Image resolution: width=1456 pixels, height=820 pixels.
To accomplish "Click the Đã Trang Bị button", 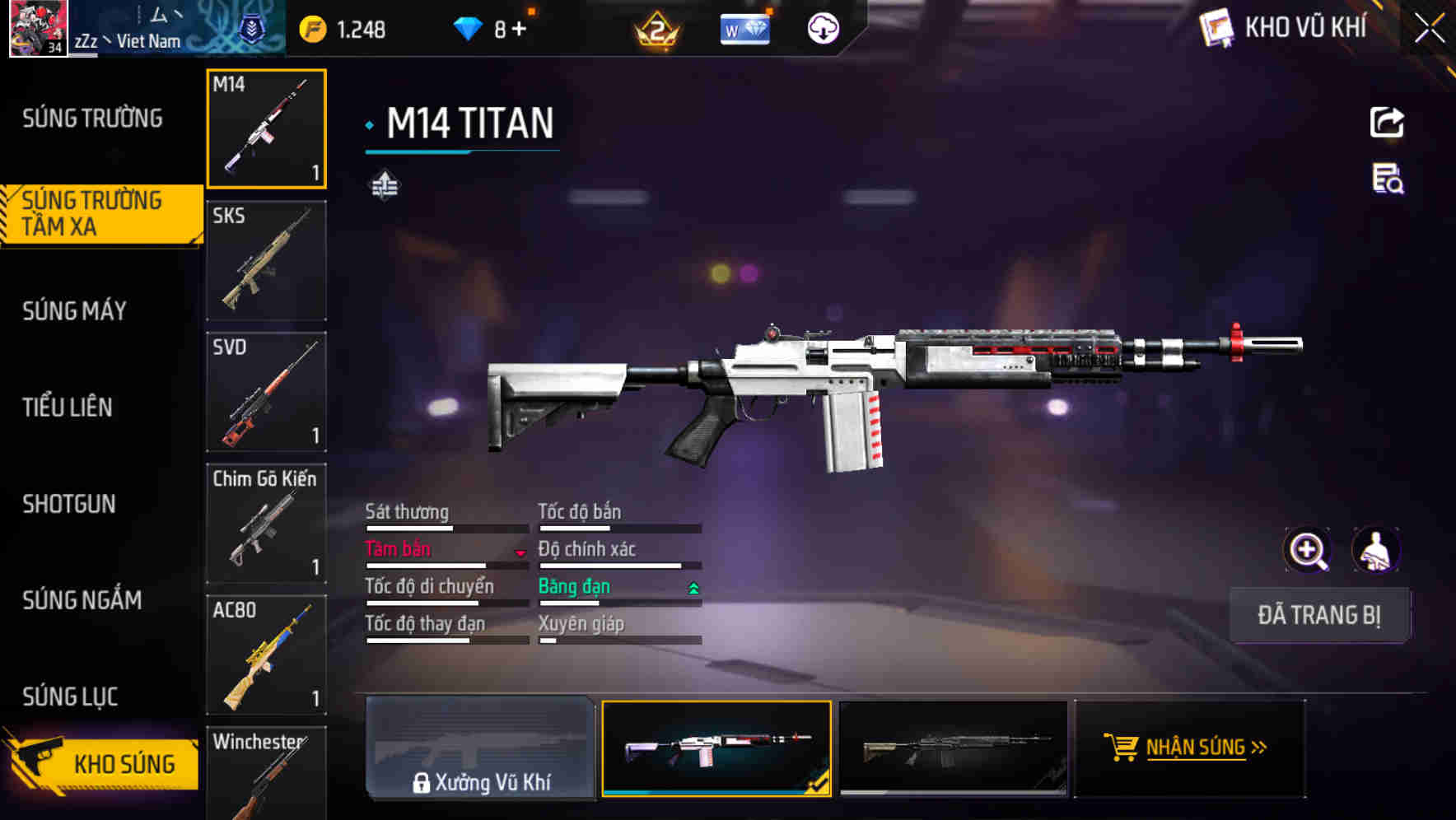I will 1318,615.
